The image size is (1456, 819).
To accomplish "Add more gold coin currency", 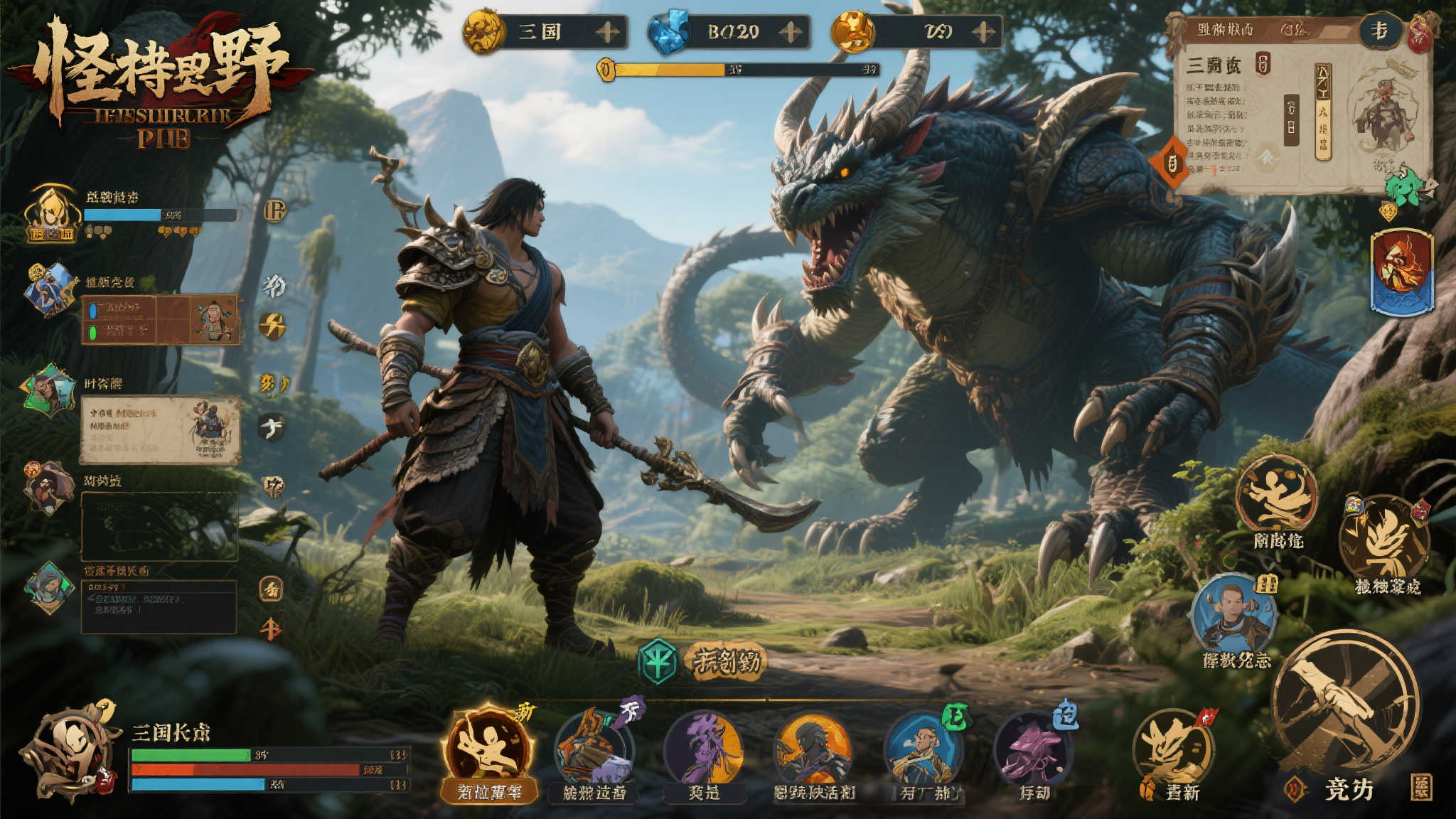I will [607, 32].
